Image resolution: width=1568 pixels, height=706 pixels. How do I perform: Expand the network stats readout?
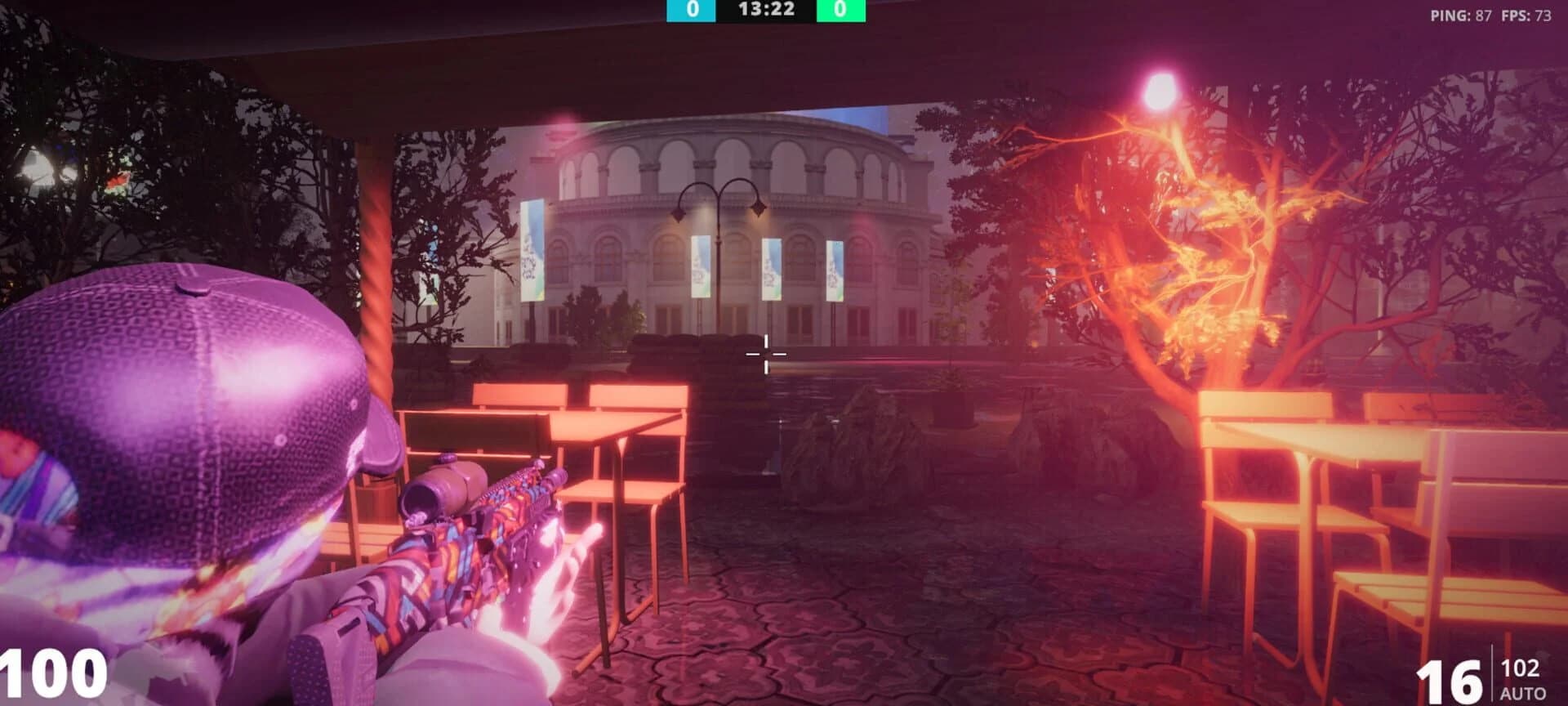tap(1494, 14)
